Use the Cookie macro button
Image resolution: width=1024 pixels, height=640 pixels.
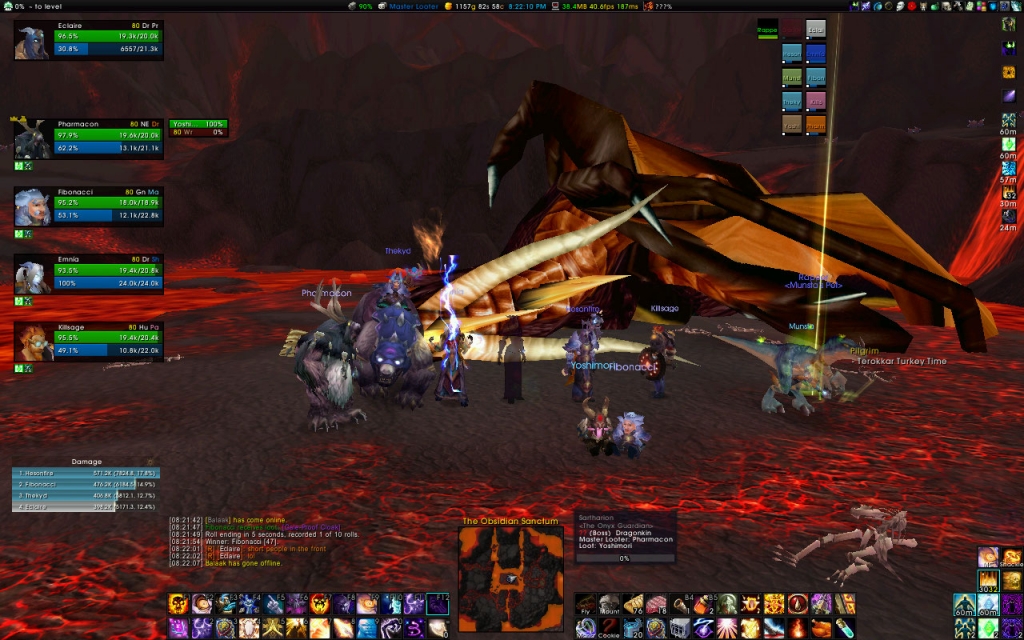pos(610,627)
